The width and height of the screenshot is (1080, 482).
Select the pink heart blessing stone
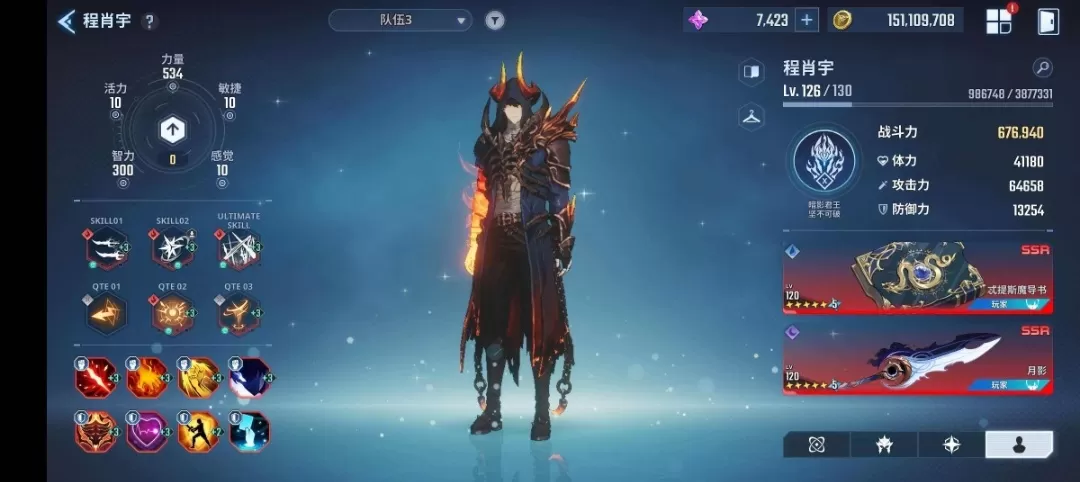point(146,430)
